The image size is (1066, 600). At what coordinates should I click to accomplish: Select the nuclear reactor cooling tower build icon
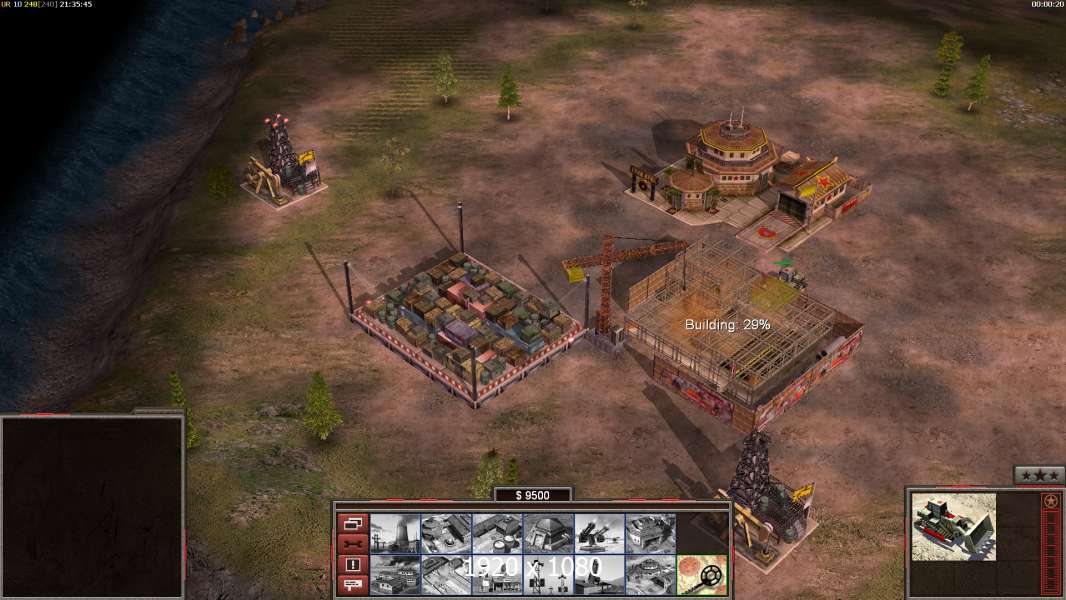coord(395,534)
